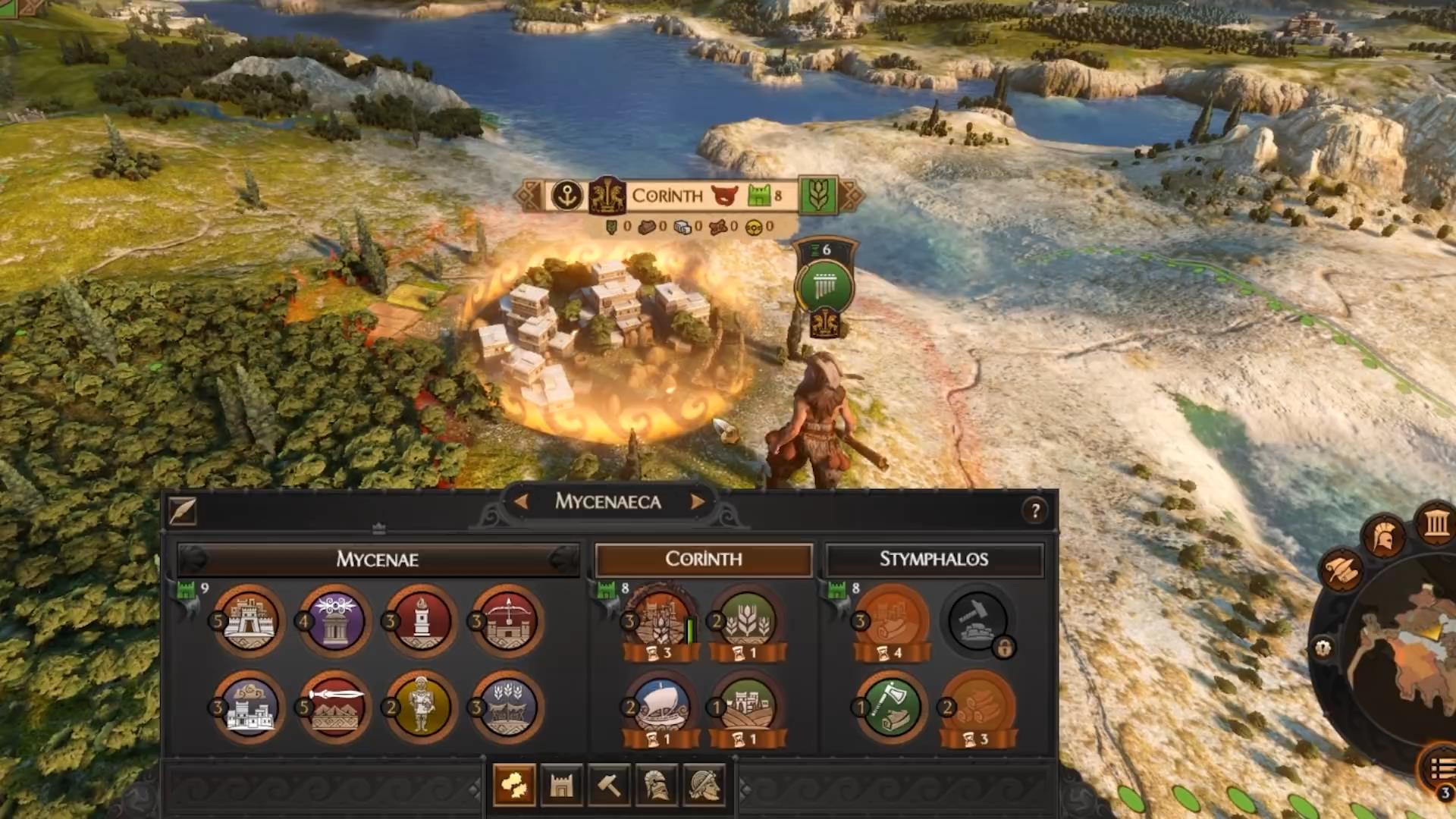Select Corinth's green wheat farm building
This screenshot has width=1456, height=819.
(x=747, y=620)
